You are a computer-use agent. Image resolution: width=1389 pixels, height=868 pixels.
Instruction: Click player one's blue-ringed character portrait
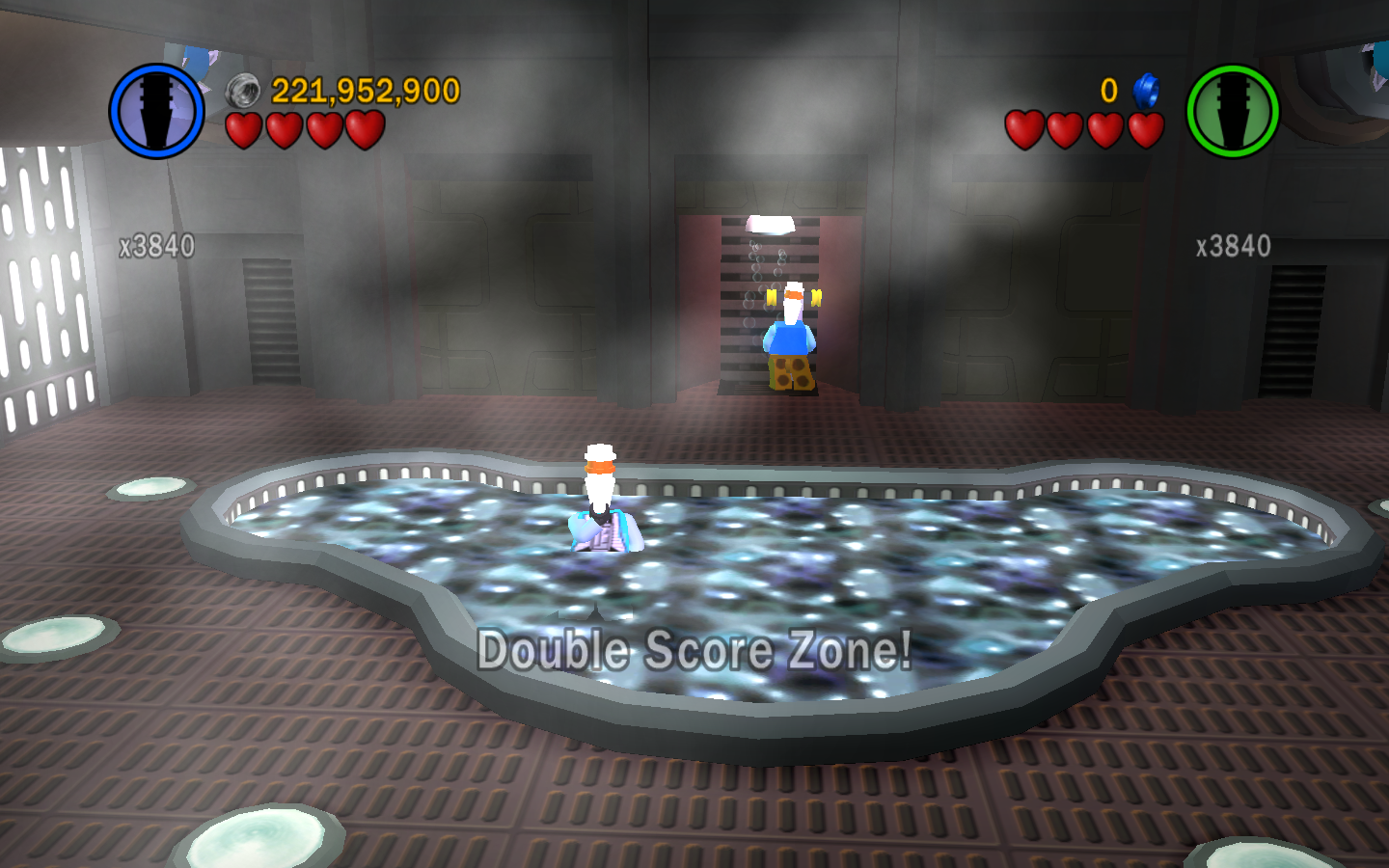[x=156, y=111]
